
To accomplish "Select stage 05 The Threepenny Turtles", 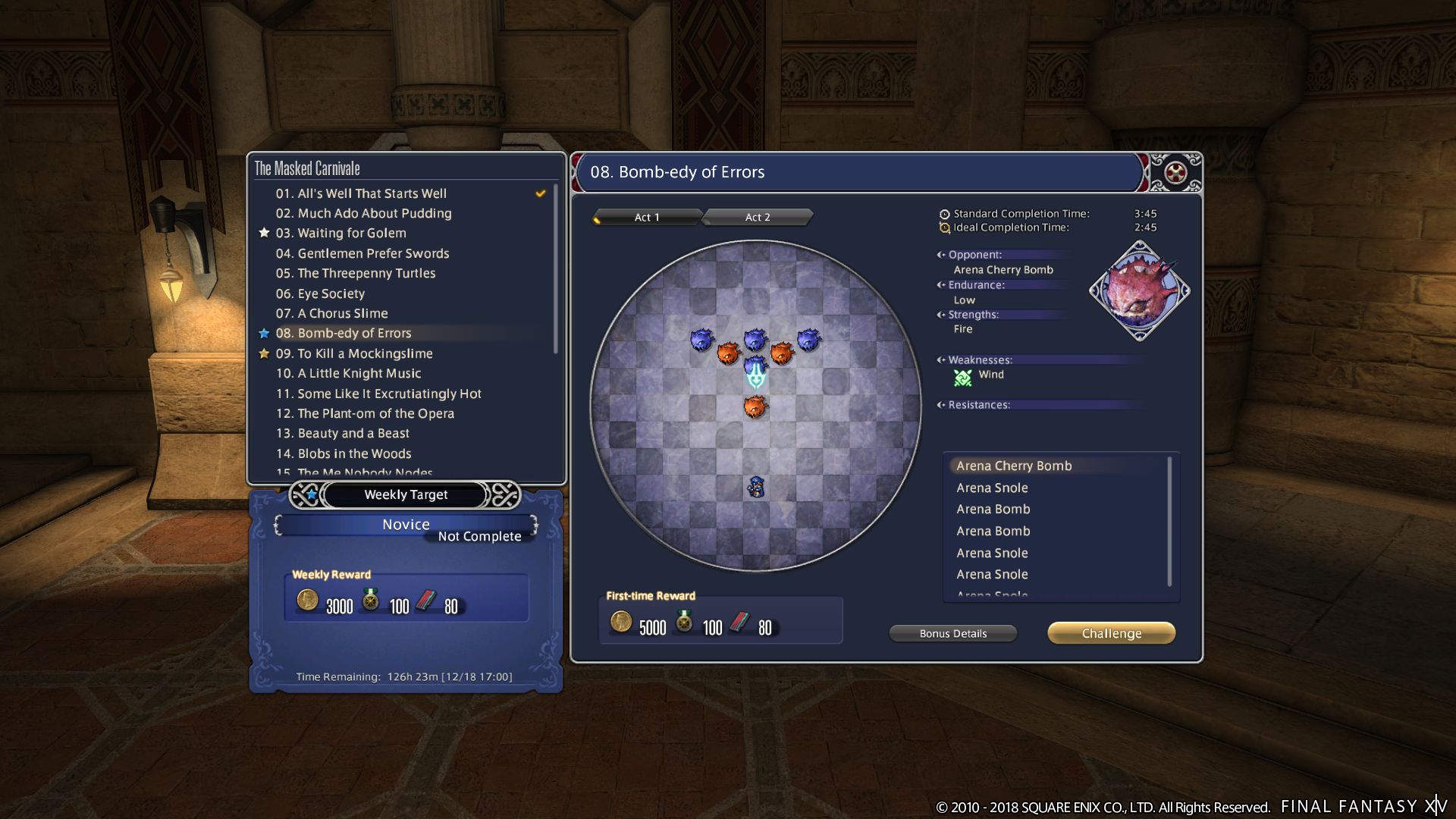I will [355, 273].
